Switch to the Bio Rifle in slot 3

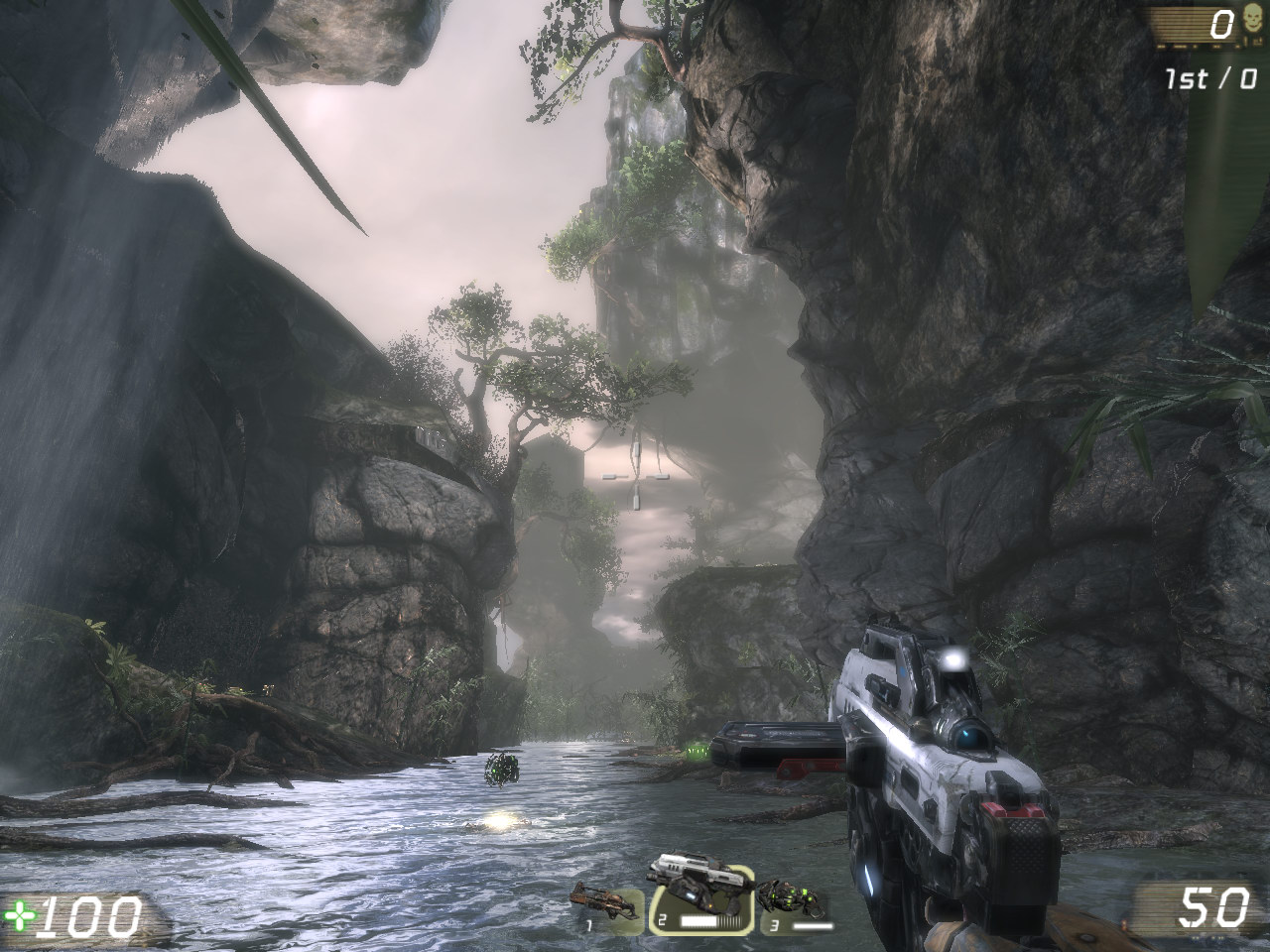(x=792, y=900)
